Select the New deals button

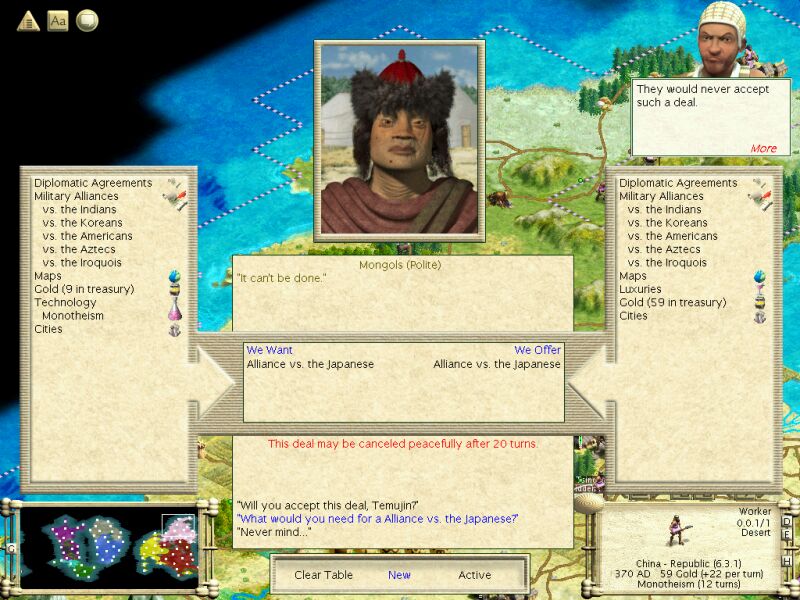pyautogui.click(x=399, y=575)
